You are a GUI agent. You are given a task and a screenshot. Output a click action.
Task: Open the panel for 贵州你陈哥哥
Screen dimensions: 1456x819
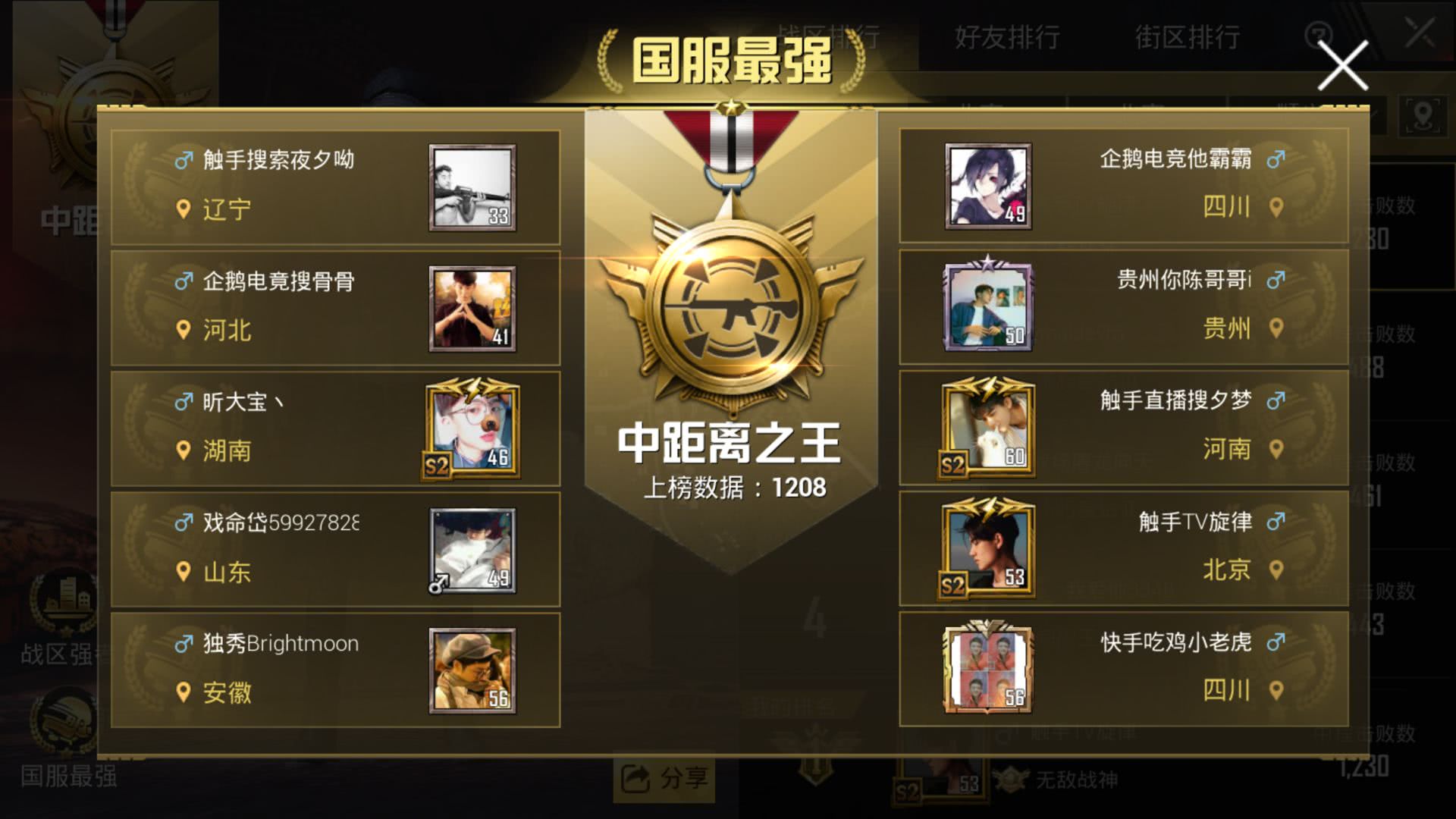(x=1122, y=305)
